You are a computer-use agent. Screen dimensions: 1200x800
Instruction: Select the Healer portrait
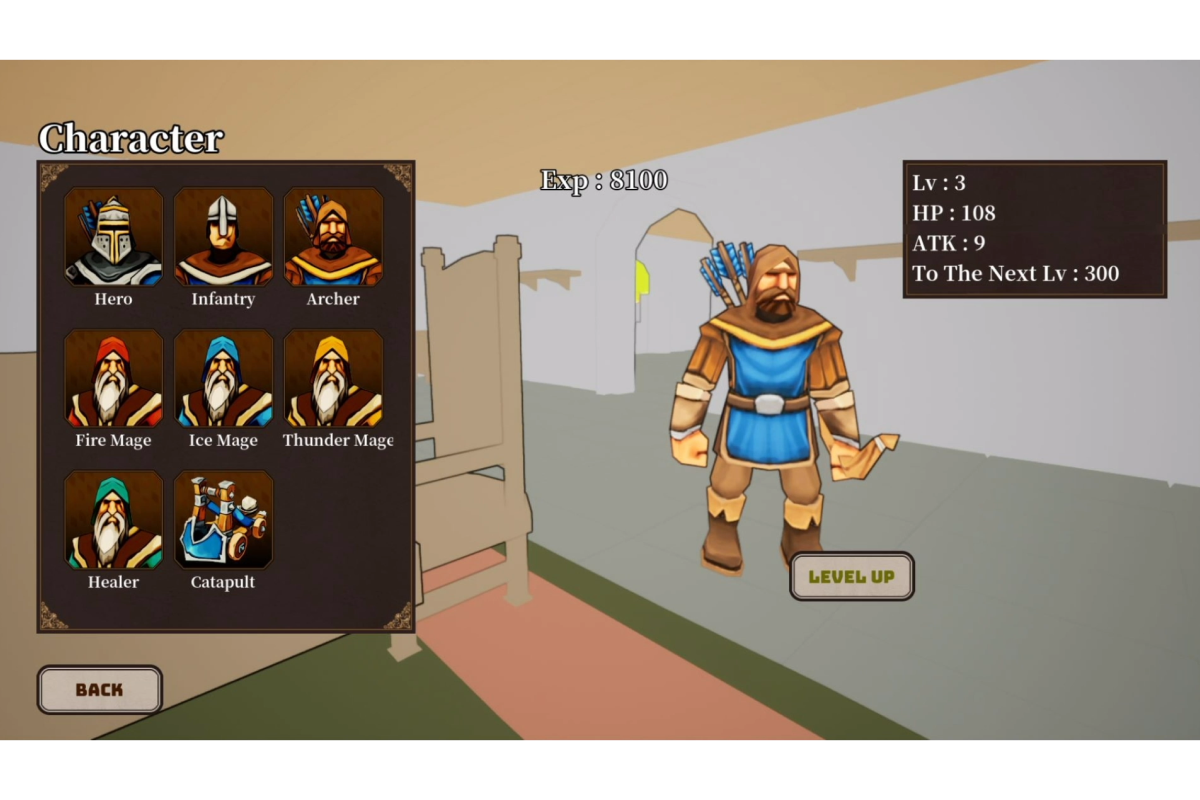point(113,520)
